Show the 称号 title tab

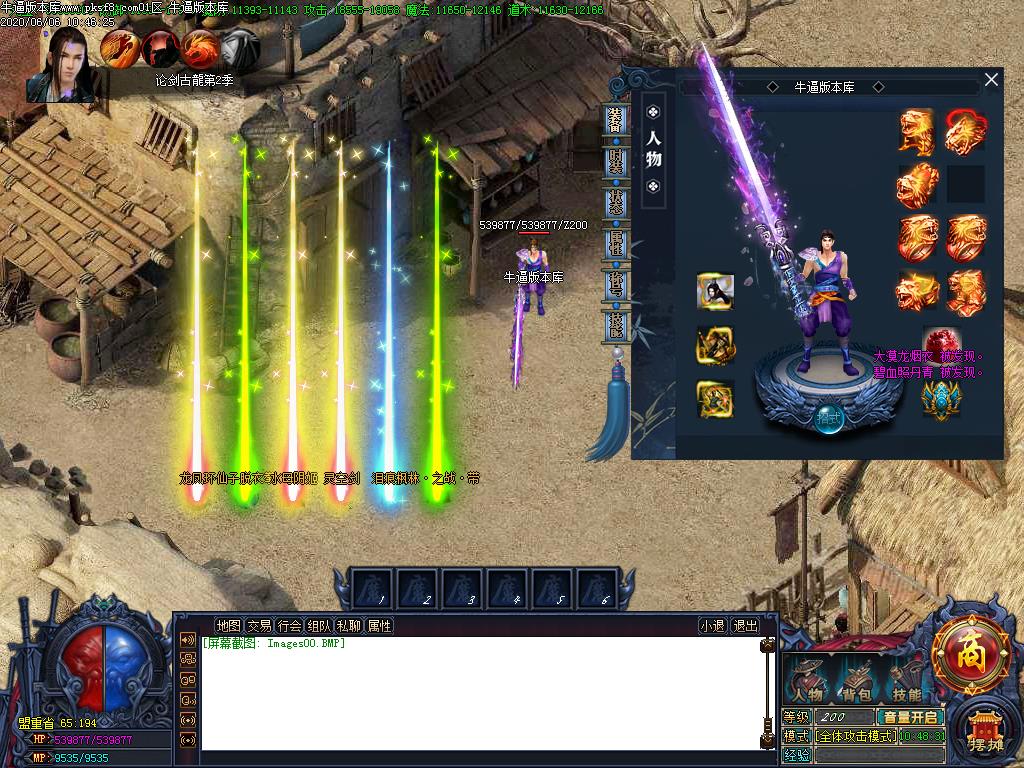(617, 286)
